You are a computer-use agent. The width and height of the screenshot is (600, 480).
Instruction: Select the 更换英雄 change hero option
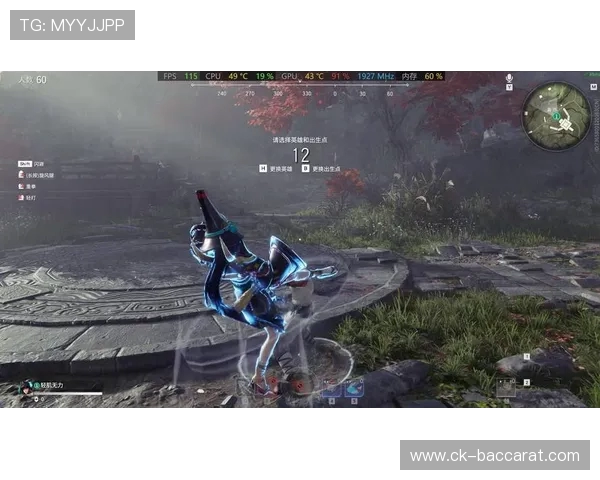click(x=277, y=169)
